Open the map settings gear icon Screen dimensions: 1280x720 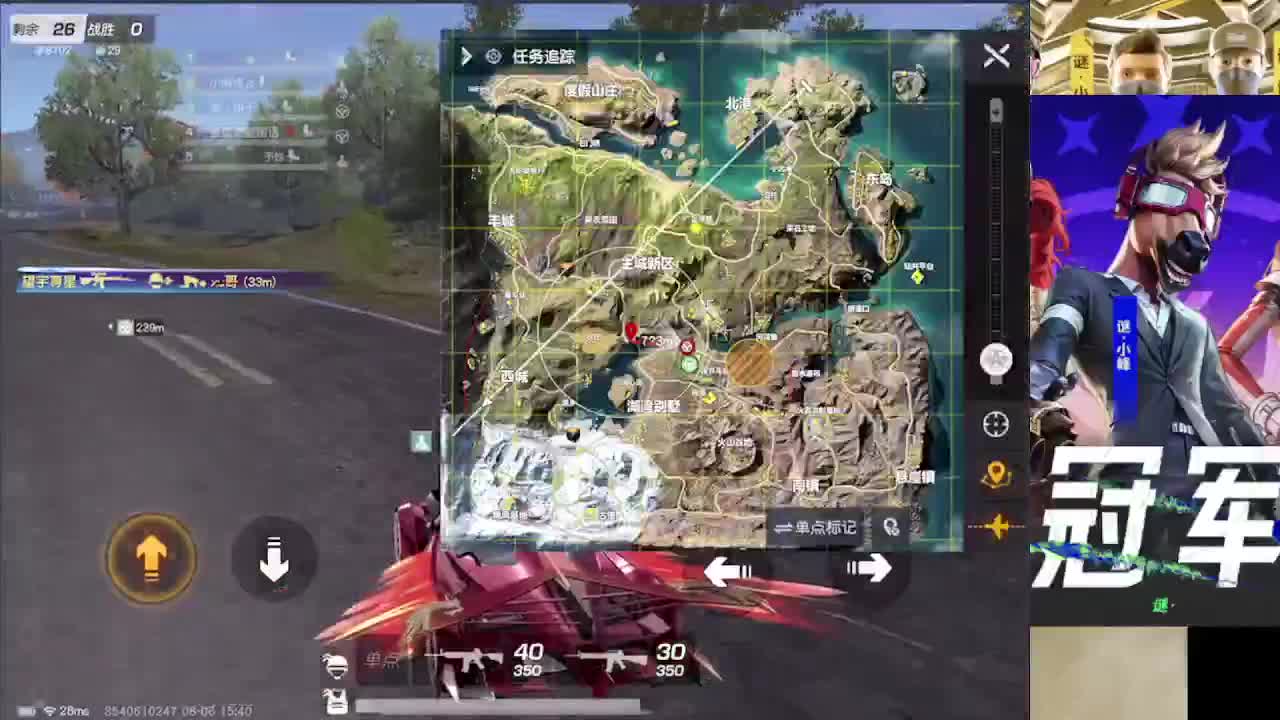point(492,57)
